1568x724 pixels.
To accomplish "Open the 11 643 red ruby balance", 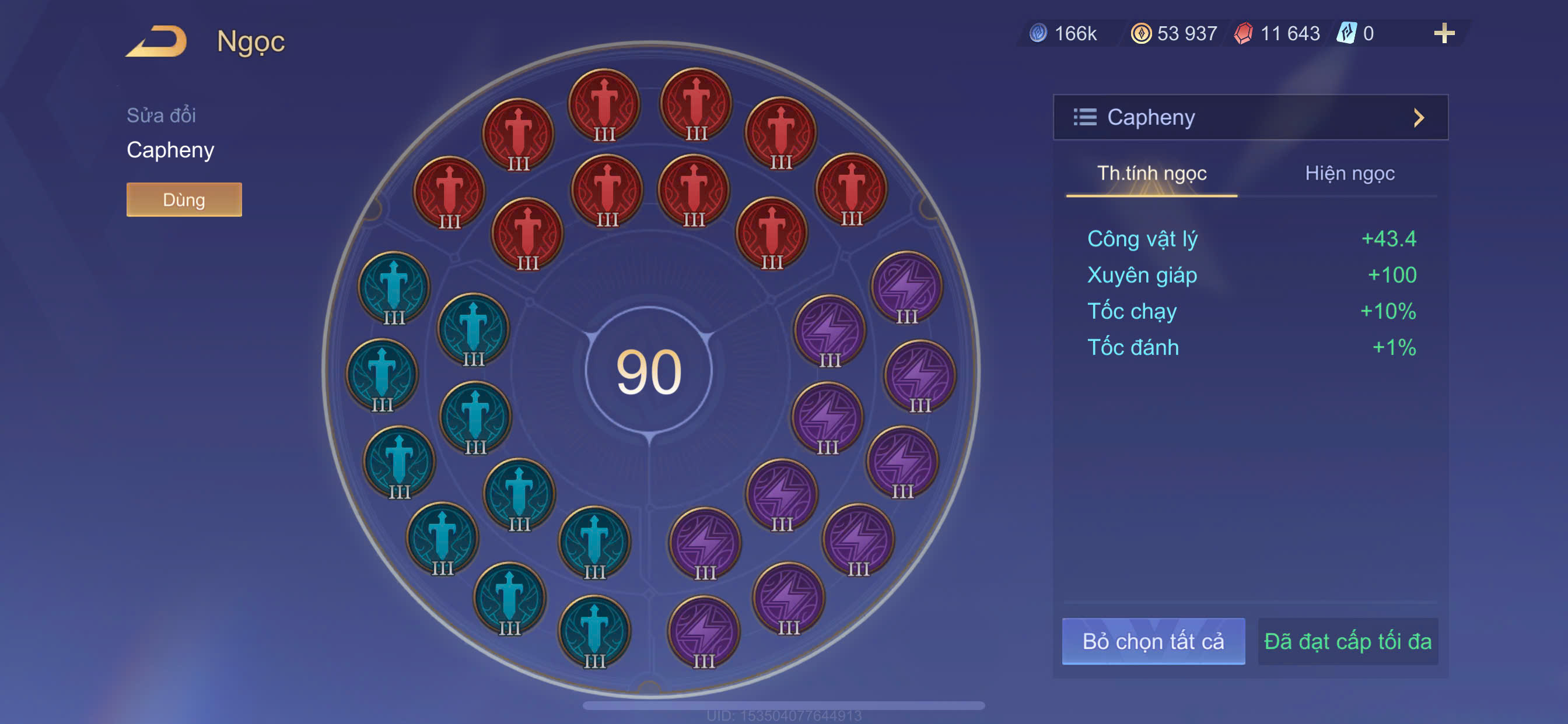I will pos(1277,33).
